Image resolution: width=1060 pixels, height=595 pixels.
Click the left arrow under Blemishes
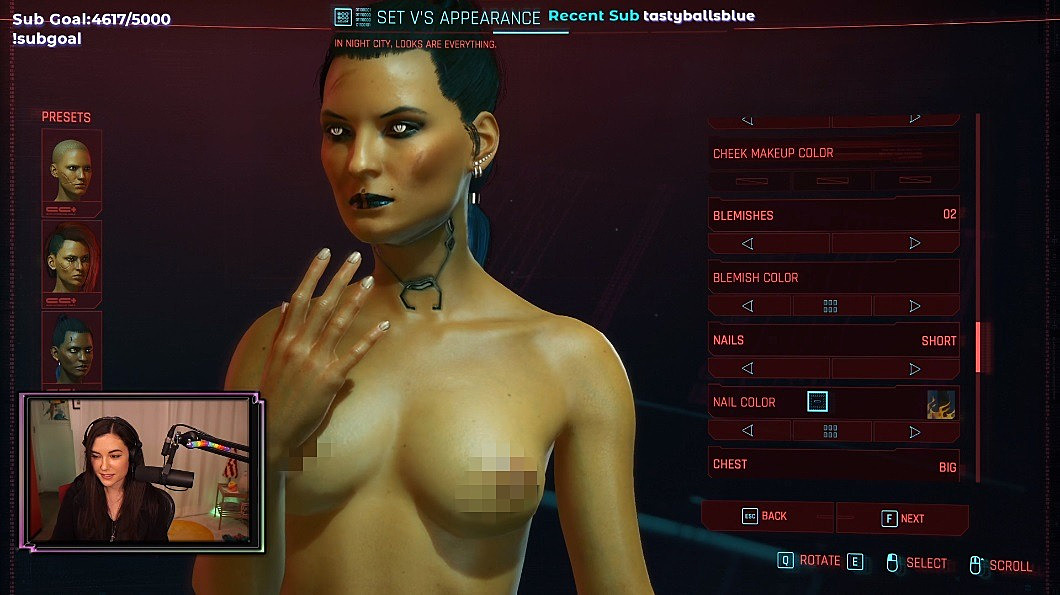tap(748, 243)
